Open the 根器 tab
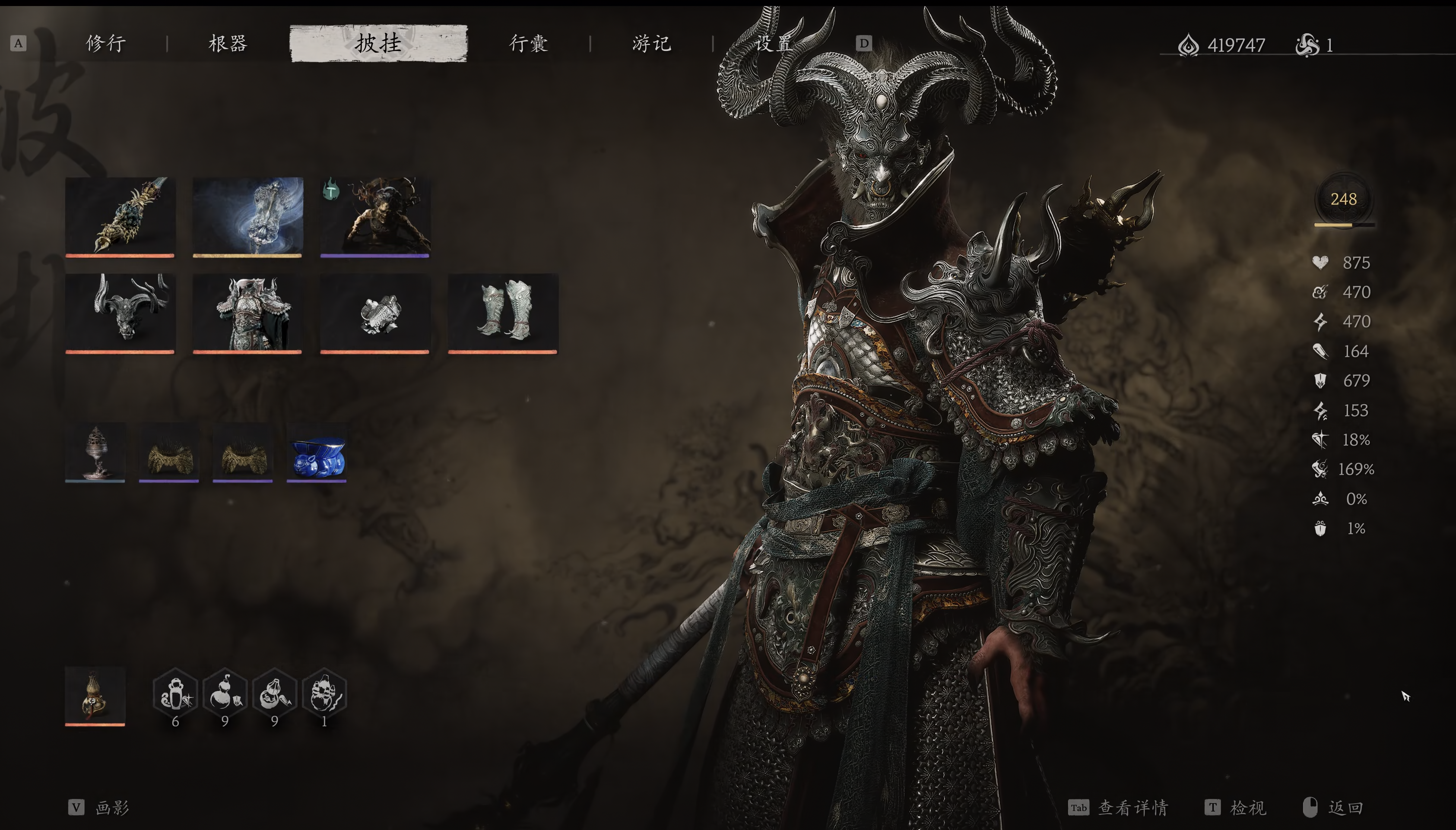Image resolution: width=1456 pixels, height=830 pixels. [x=228, y=43]
